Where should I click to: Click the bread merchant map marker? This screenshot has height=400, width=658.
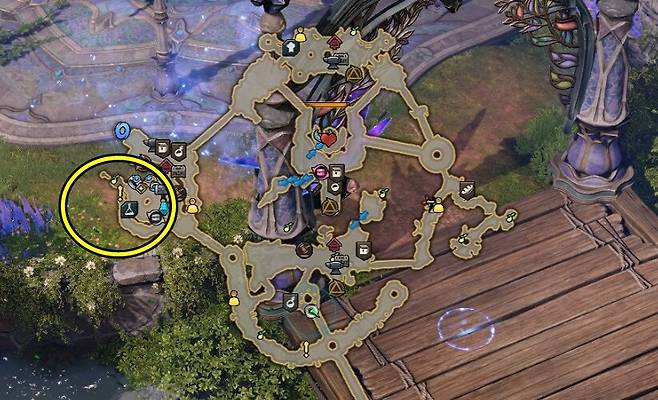[x=466, y=187]
